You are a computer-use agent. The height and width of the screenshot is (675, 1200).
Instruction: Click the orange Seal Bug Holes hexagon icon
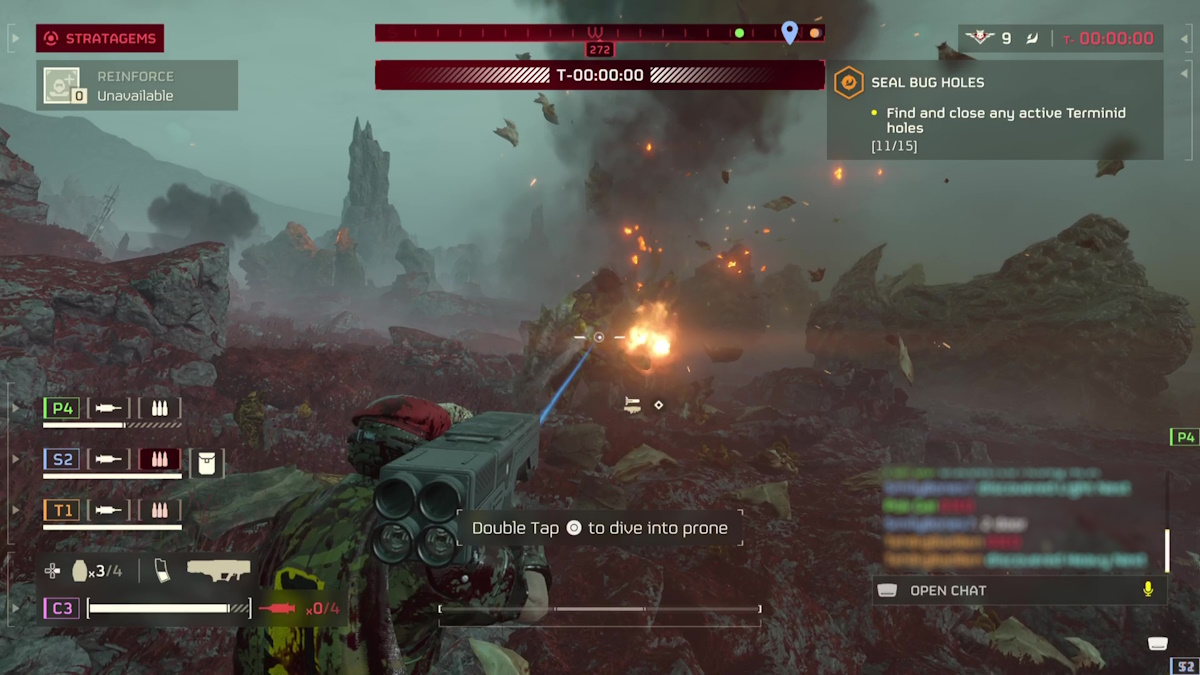click(x=849, y=82)
